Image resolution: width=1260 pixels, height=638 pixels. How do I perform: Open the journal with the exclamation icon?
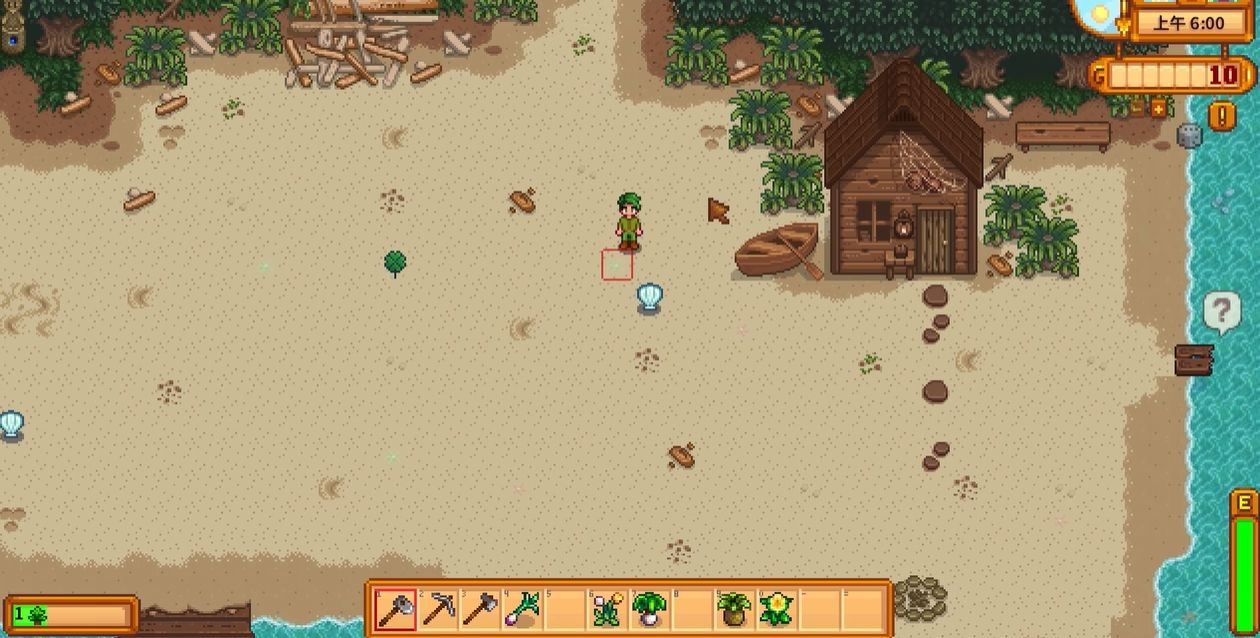point(1221,116)
